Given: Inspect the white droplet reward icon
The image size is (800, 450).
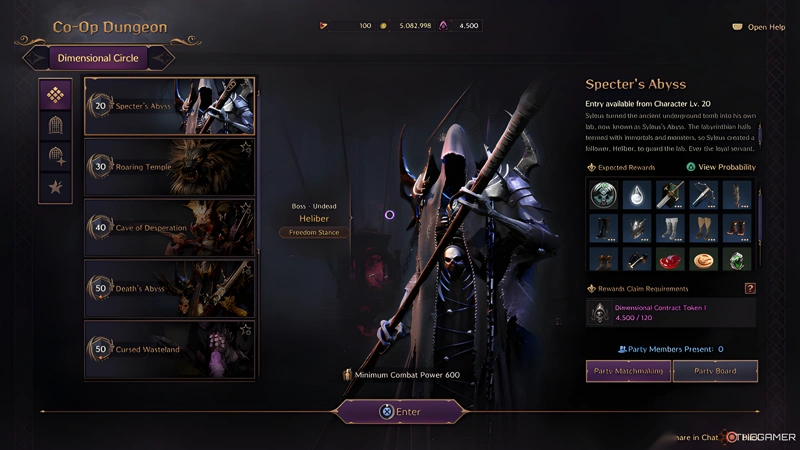Looking at the screenshot, I should coord(637,194).
